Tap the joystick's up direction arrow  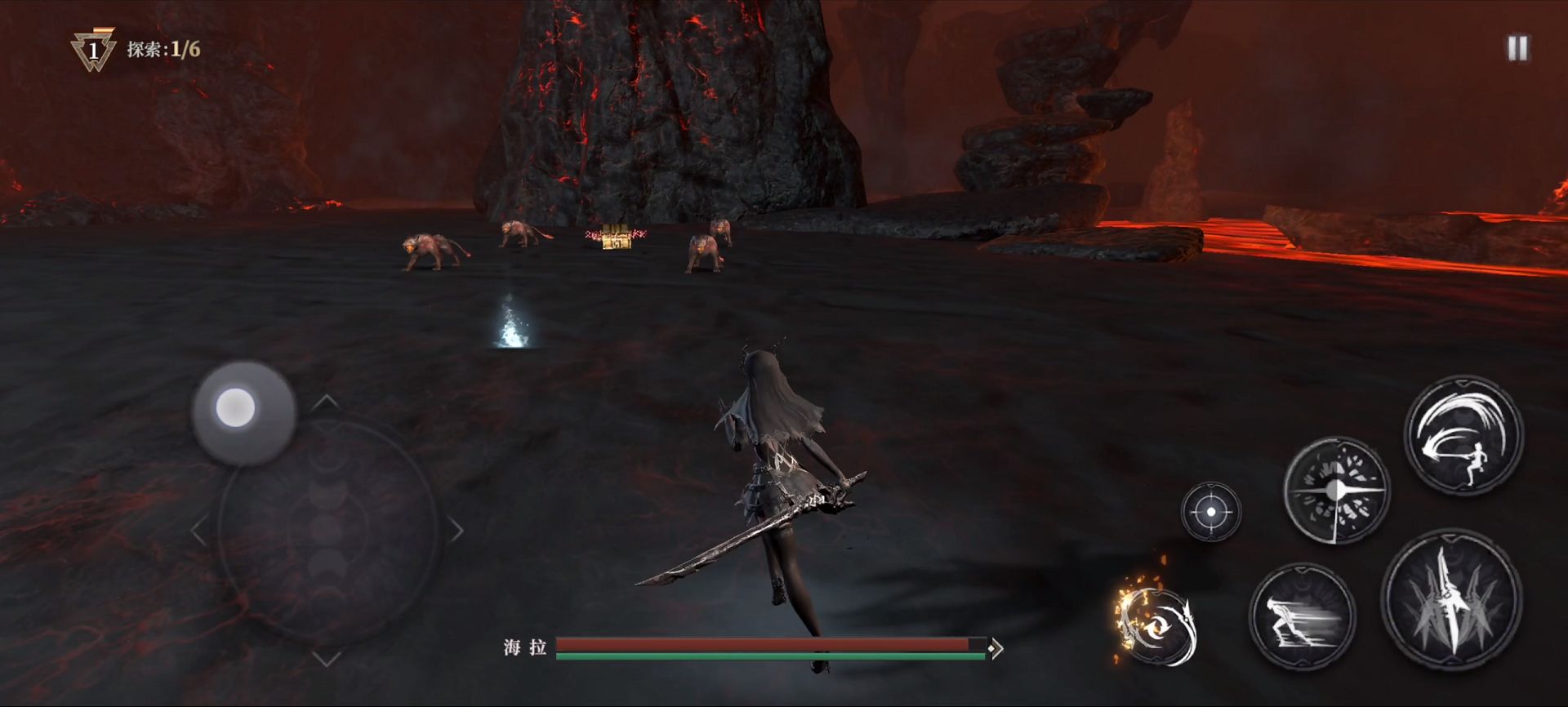pyautogui.click(x=326, y=401)
